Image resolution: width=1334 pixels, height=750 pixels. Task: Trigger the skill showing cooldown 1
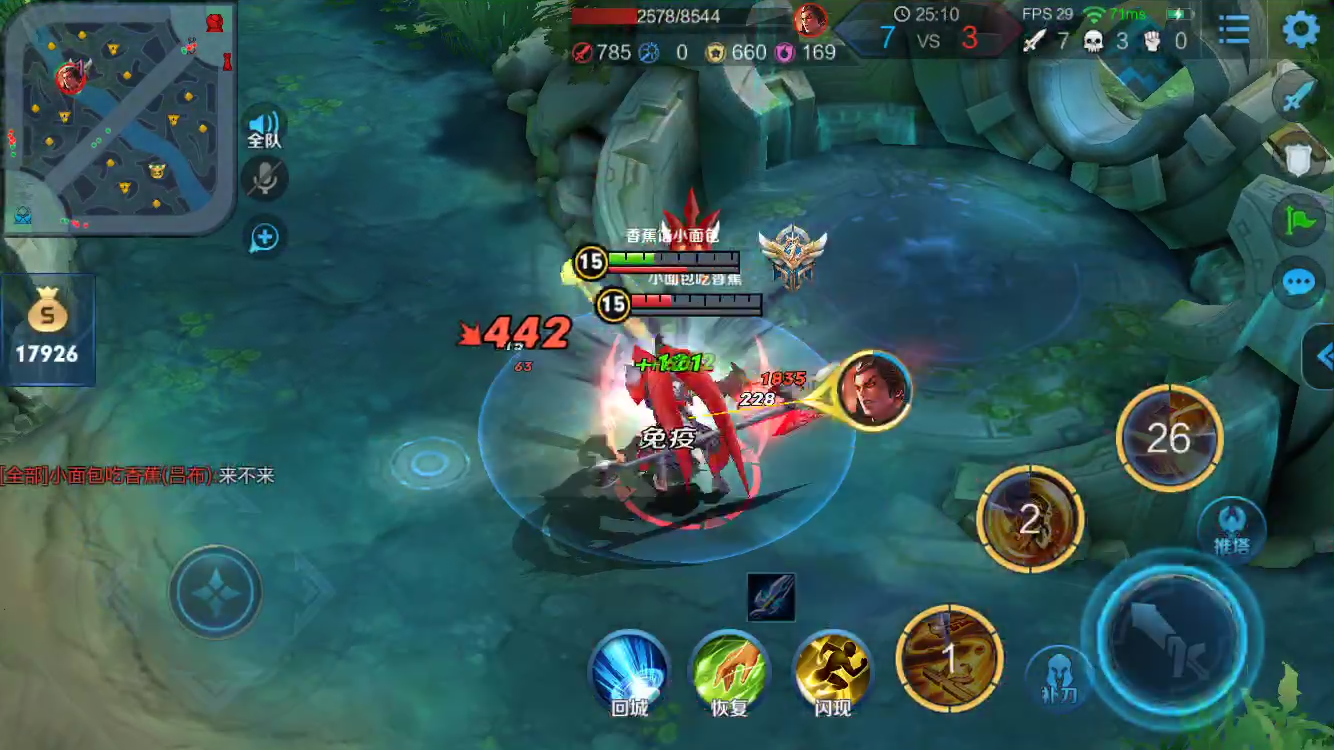click(950, 656)
